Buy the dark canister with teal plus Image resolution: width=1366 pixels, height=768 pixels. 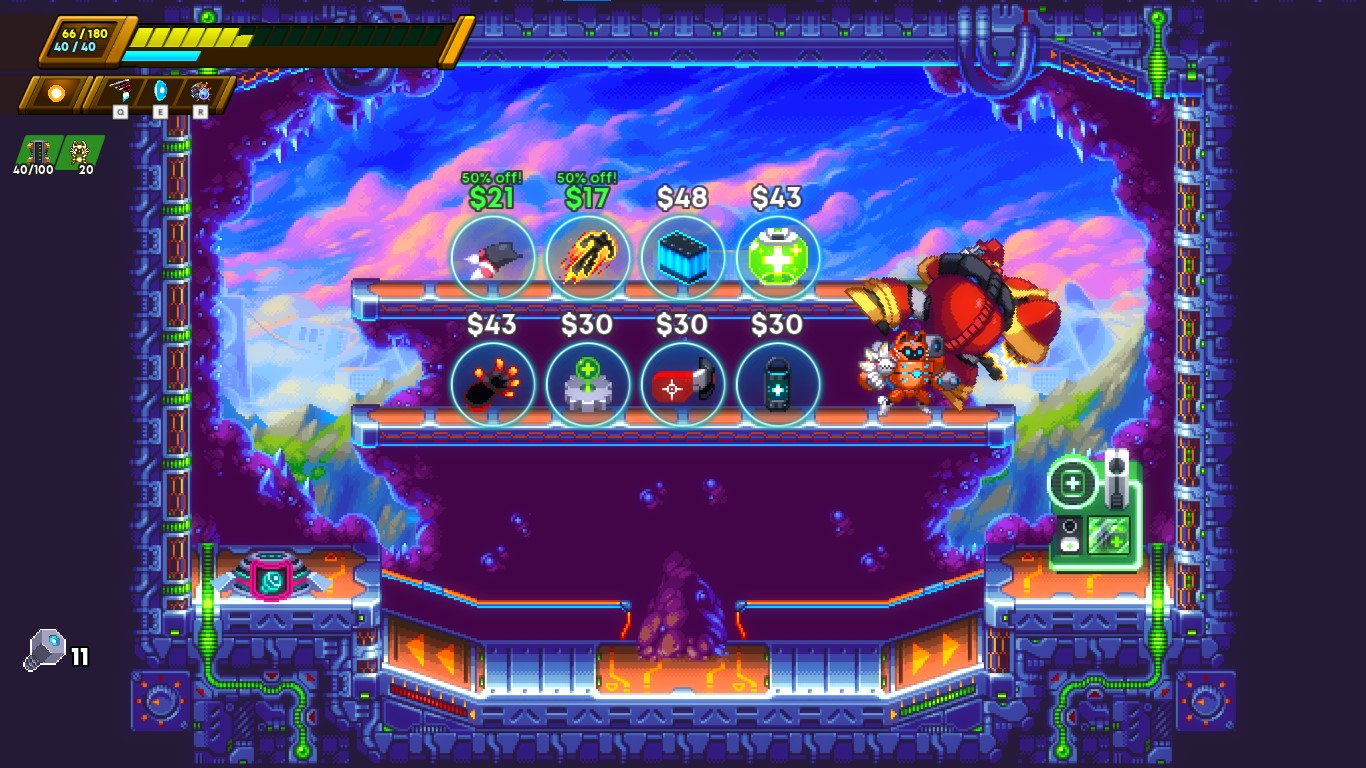click(x=778, y=385)
